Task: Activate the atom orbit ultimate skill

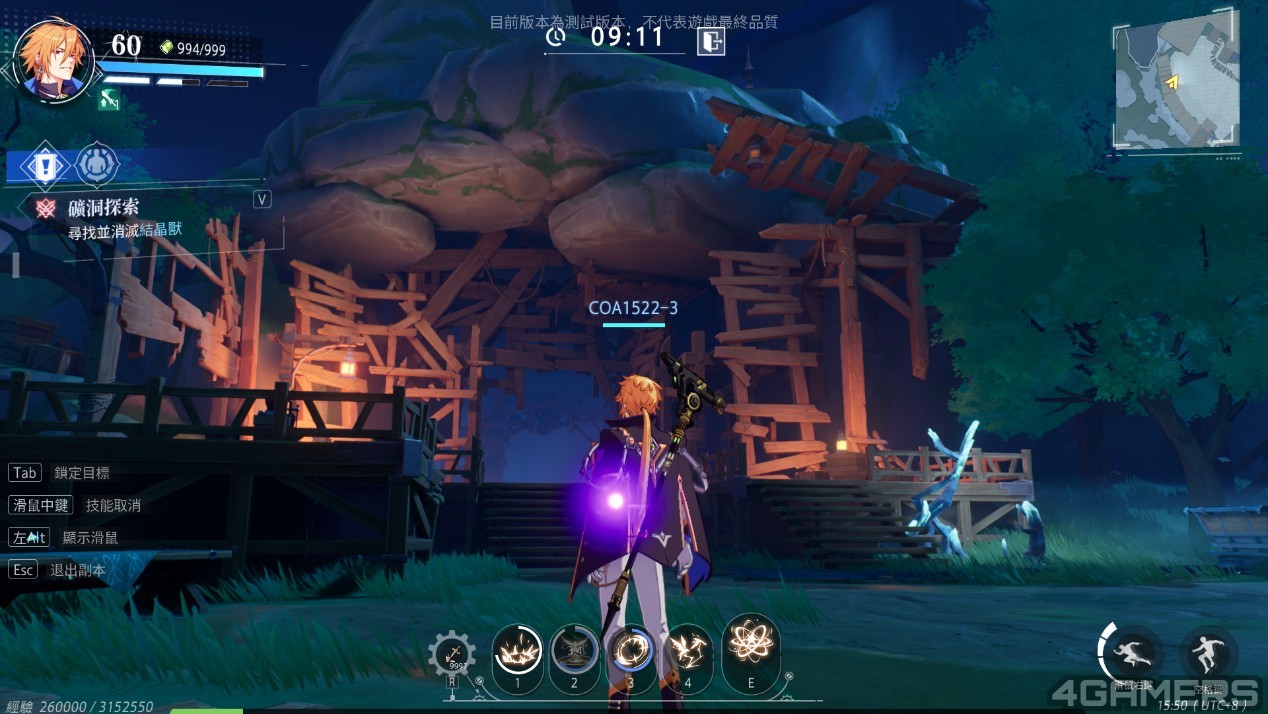Action: pos(750,644)
